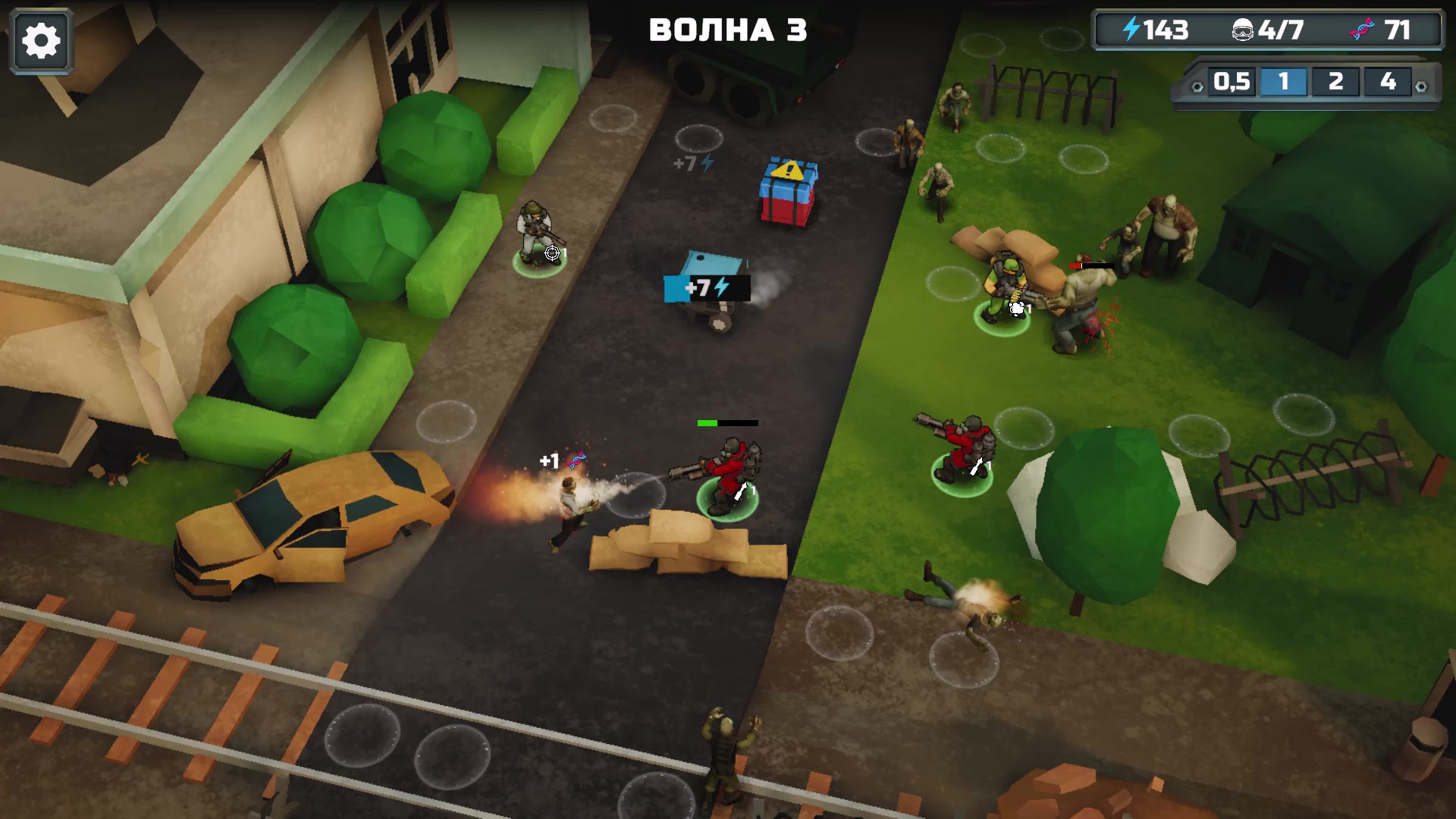
Task: Enable 2x game speed
Action: click(1336, 83)
